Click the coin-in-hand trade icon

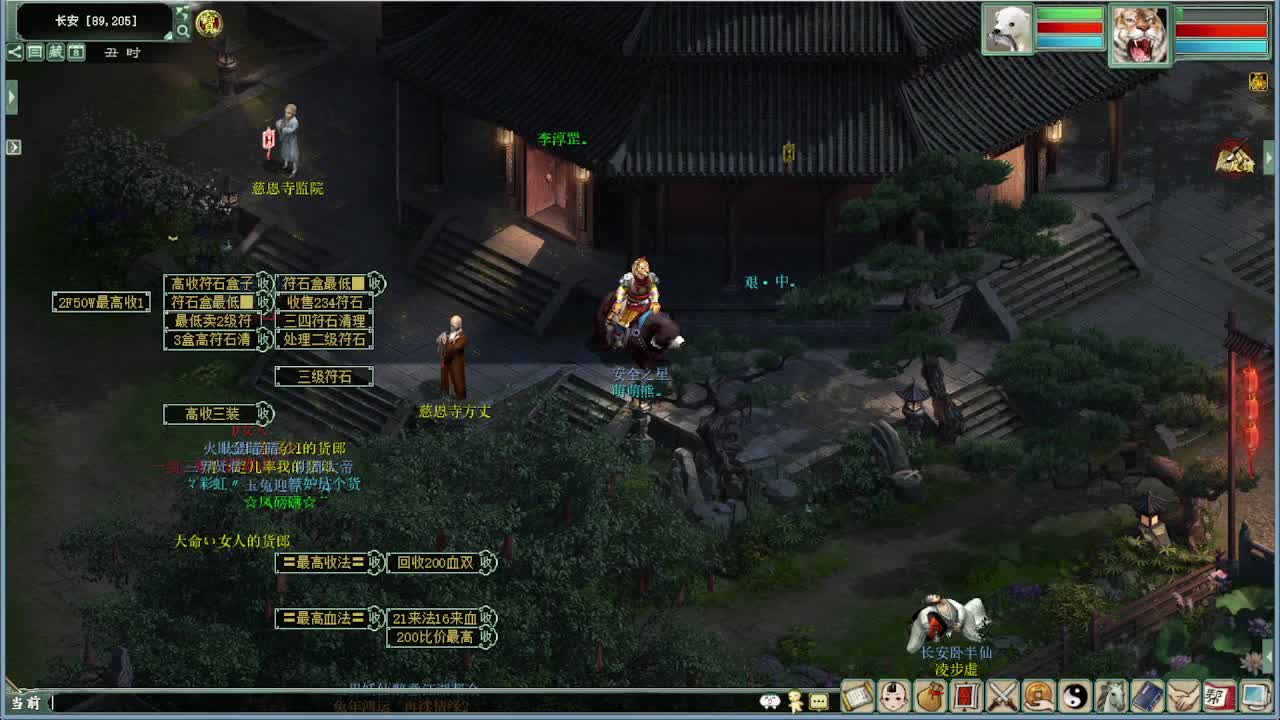pyautogui.click(x=1039, y=700)
